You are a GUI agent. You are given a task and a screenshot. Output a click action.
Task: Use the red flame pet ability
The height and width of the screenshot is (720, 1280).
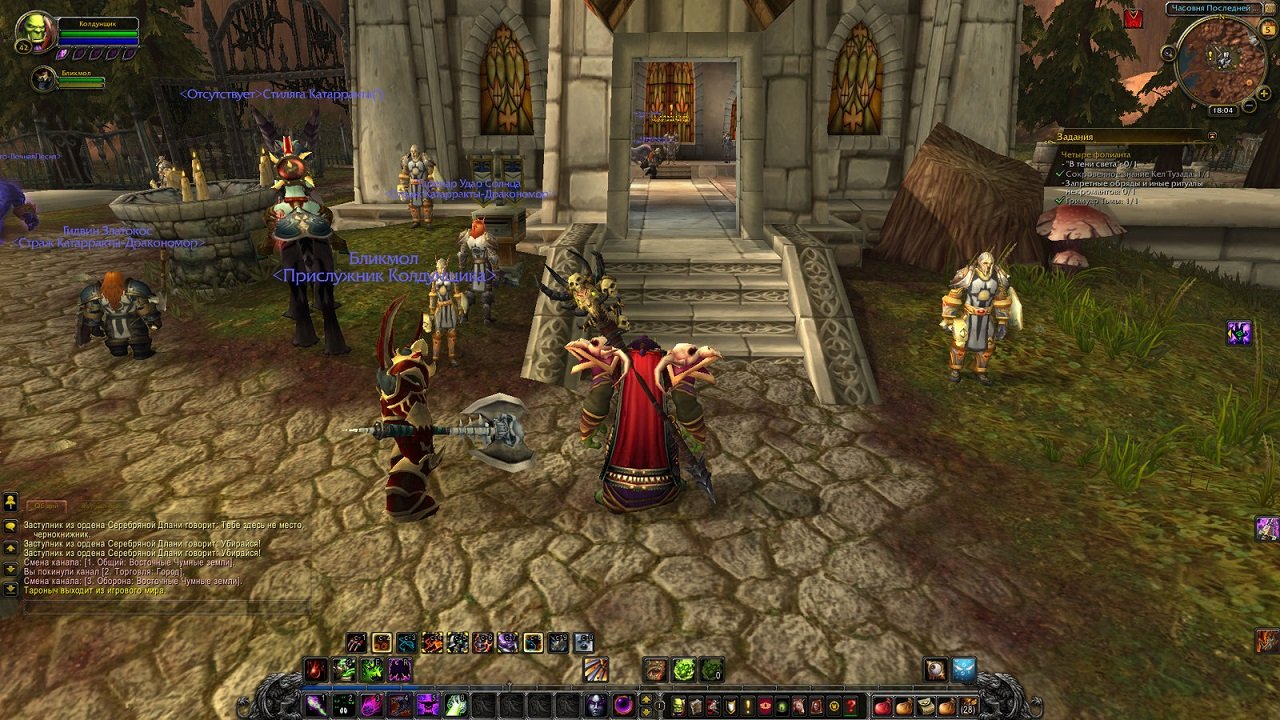[x=316, y=669]
